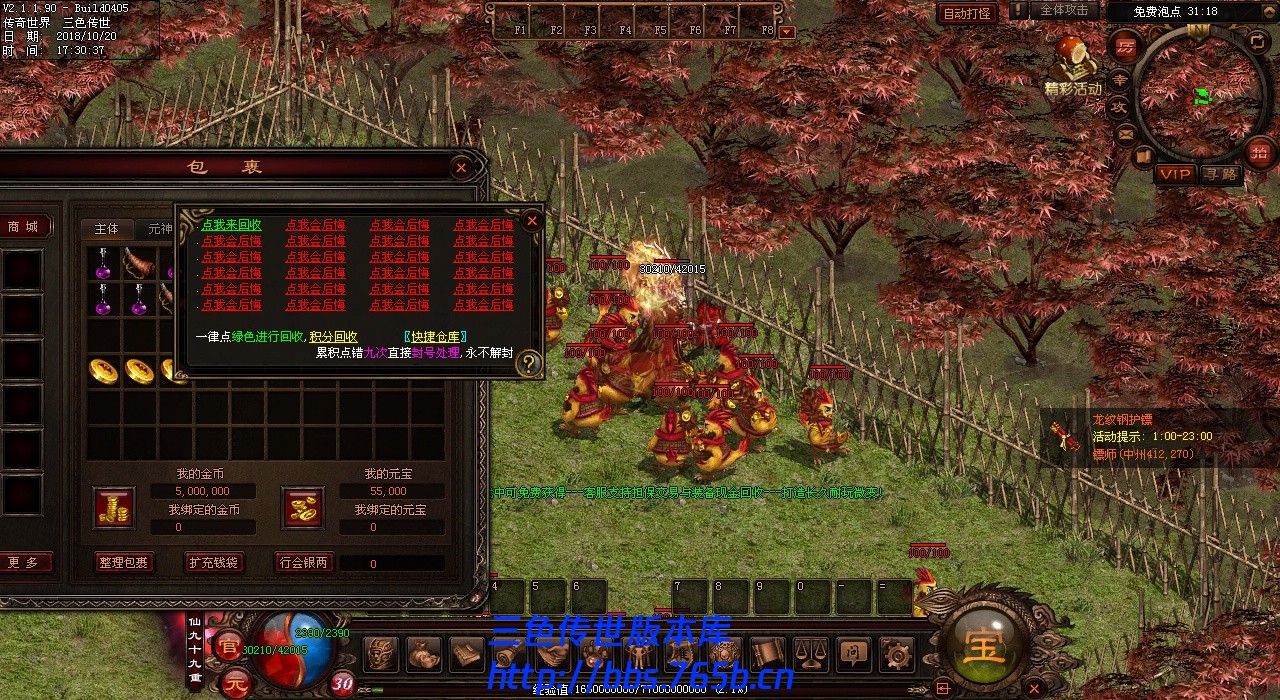Viewport: 1280px width, 700px height.
Task: Sort the bag with 整理包裹
Action: tap(124, 563)
